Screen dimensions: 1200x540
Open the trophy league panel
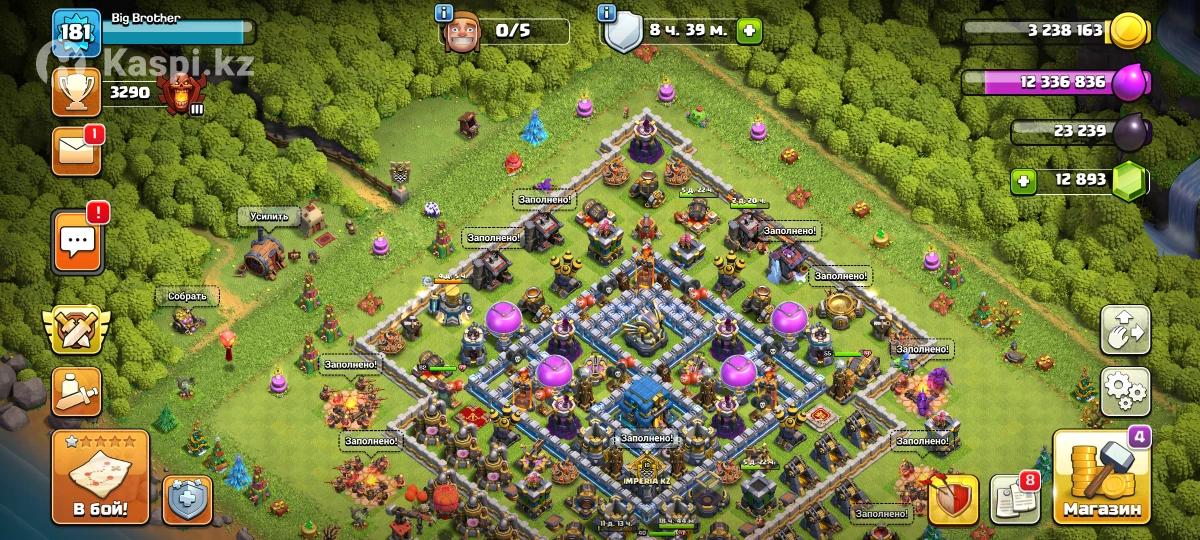(x=77, y=94)
